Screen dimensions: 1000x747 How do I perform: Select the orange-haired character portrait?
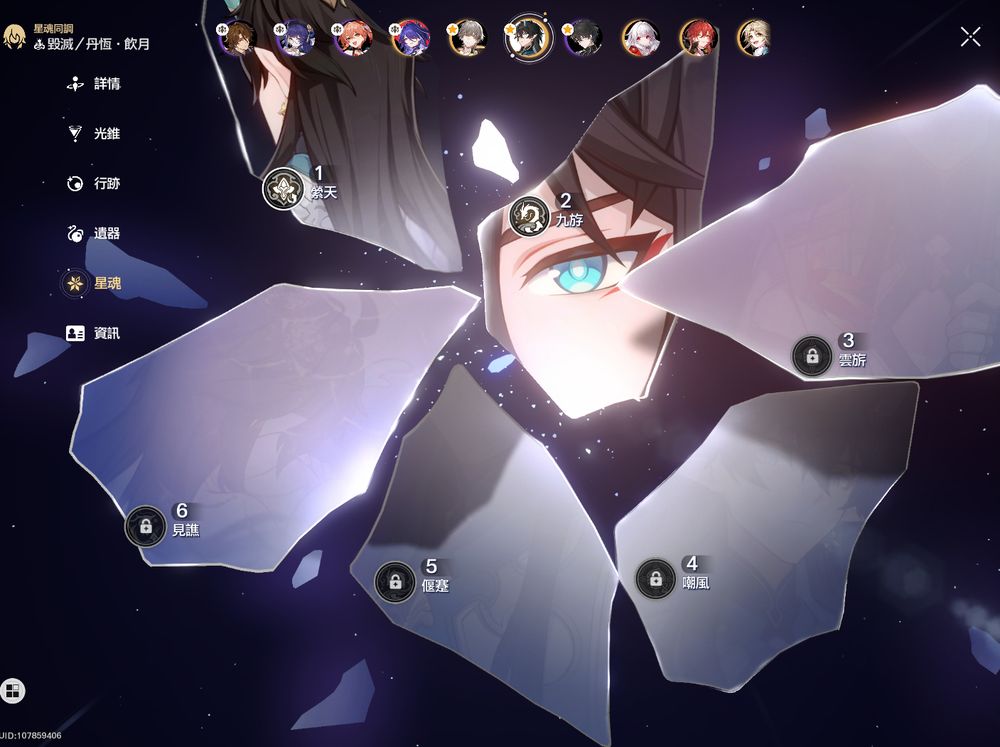point(353,38)
